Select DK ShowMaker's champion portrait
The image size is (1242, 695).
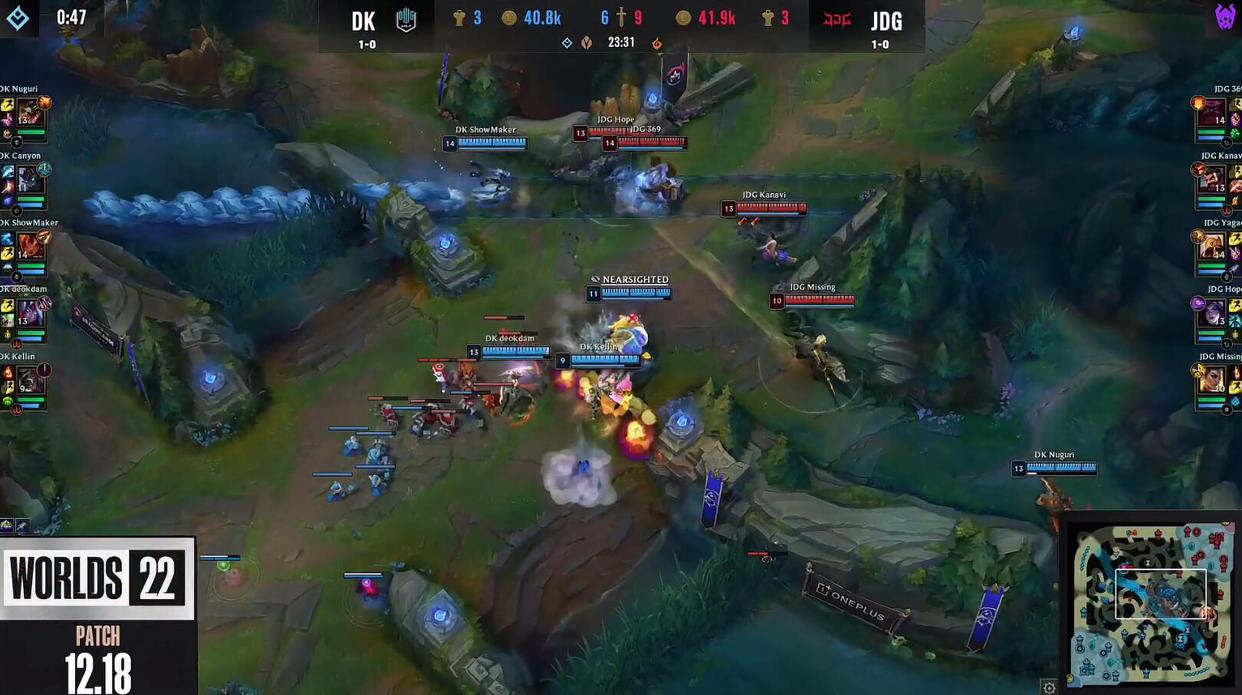(29, 247)
